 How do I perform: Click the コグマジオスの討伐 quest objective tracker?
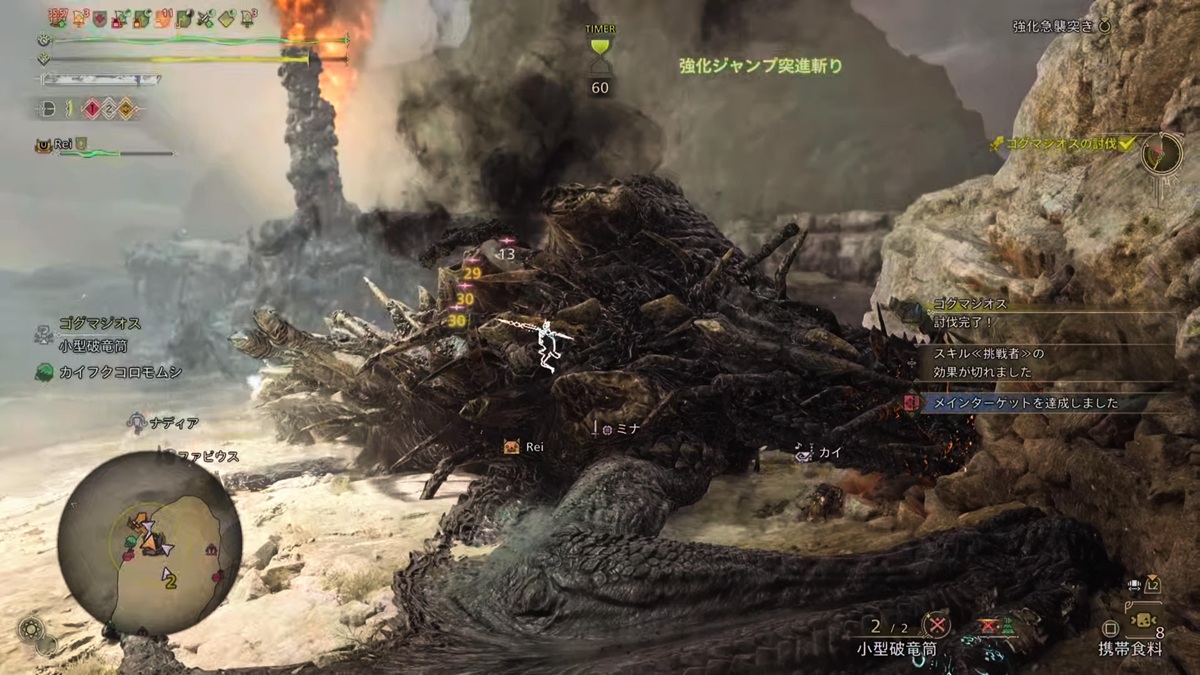point(1065,145)
